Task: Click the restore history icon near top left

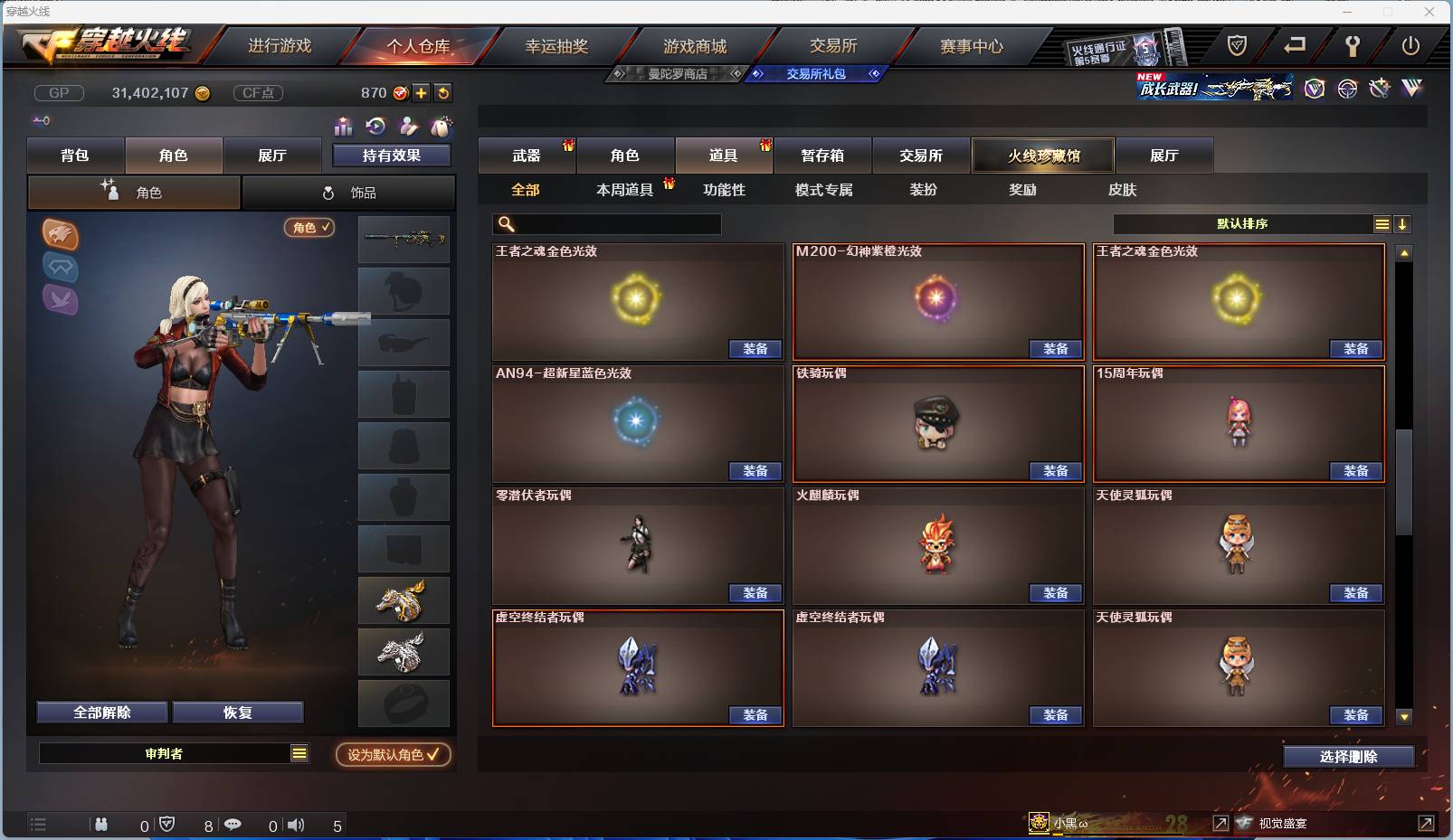Action: 375,127
